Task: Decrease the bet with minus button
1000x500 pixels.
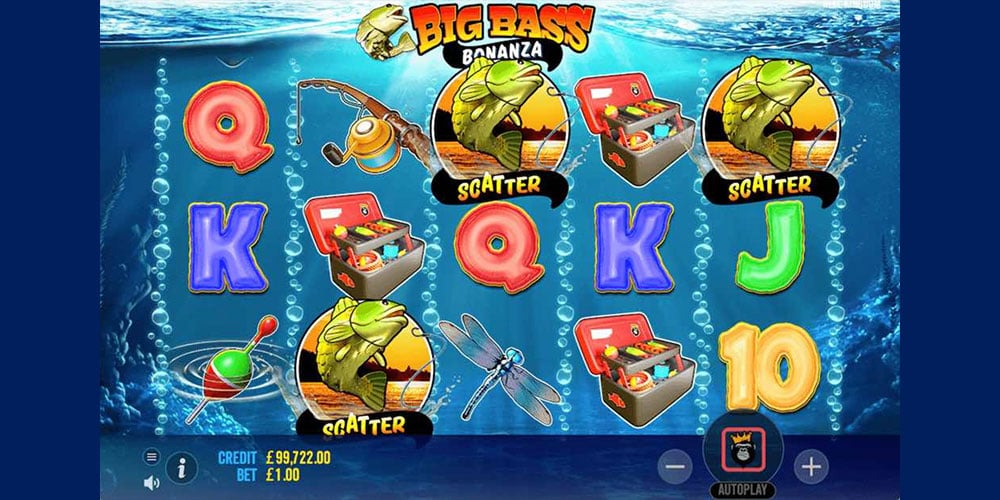Action: click(x=676, y=466)
